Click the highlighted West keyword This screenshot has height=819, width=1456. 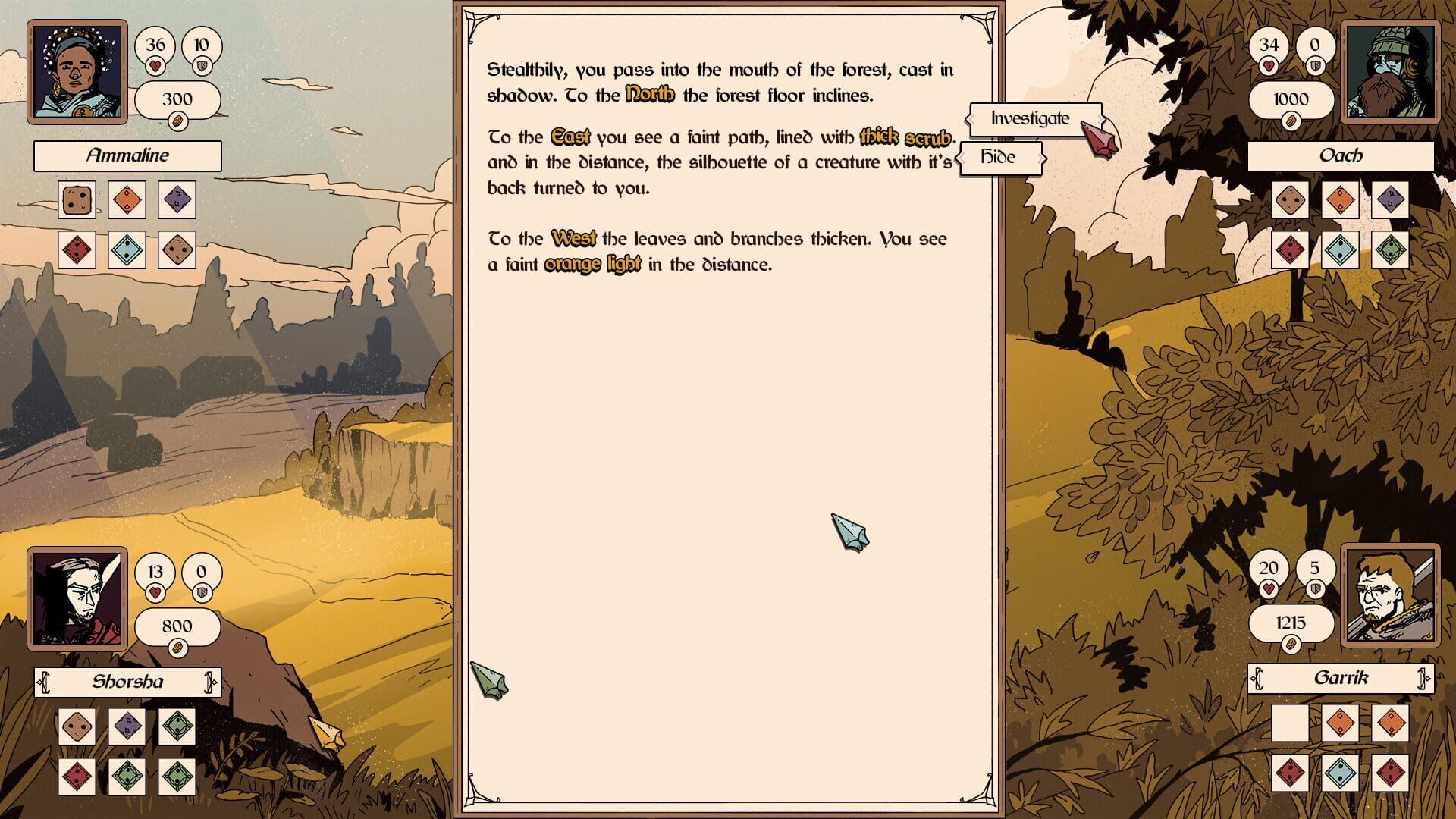tap(574, 239)
